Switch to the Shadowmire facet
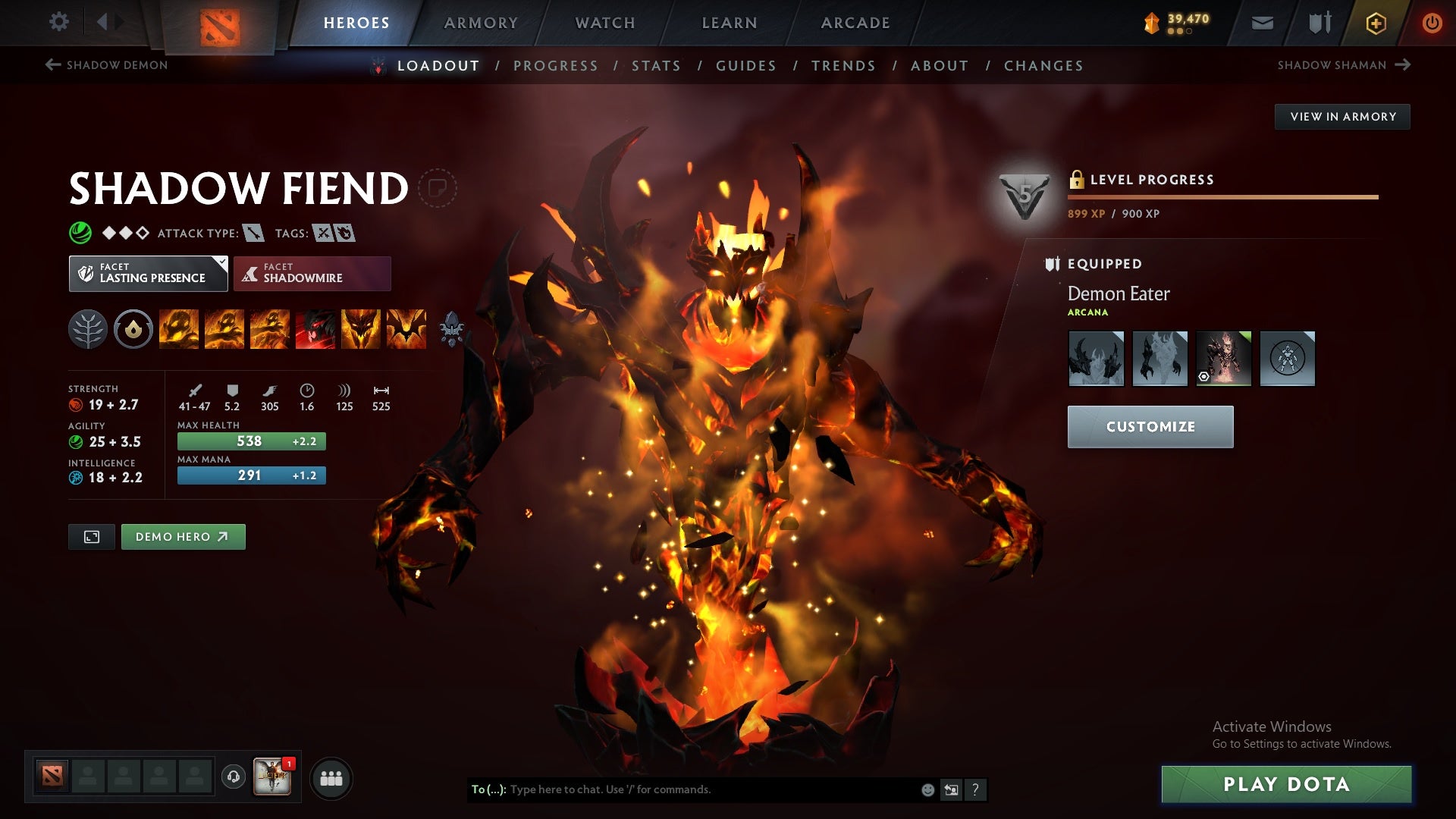This screenshot has width=1456, height=819. tap(312, 273)
